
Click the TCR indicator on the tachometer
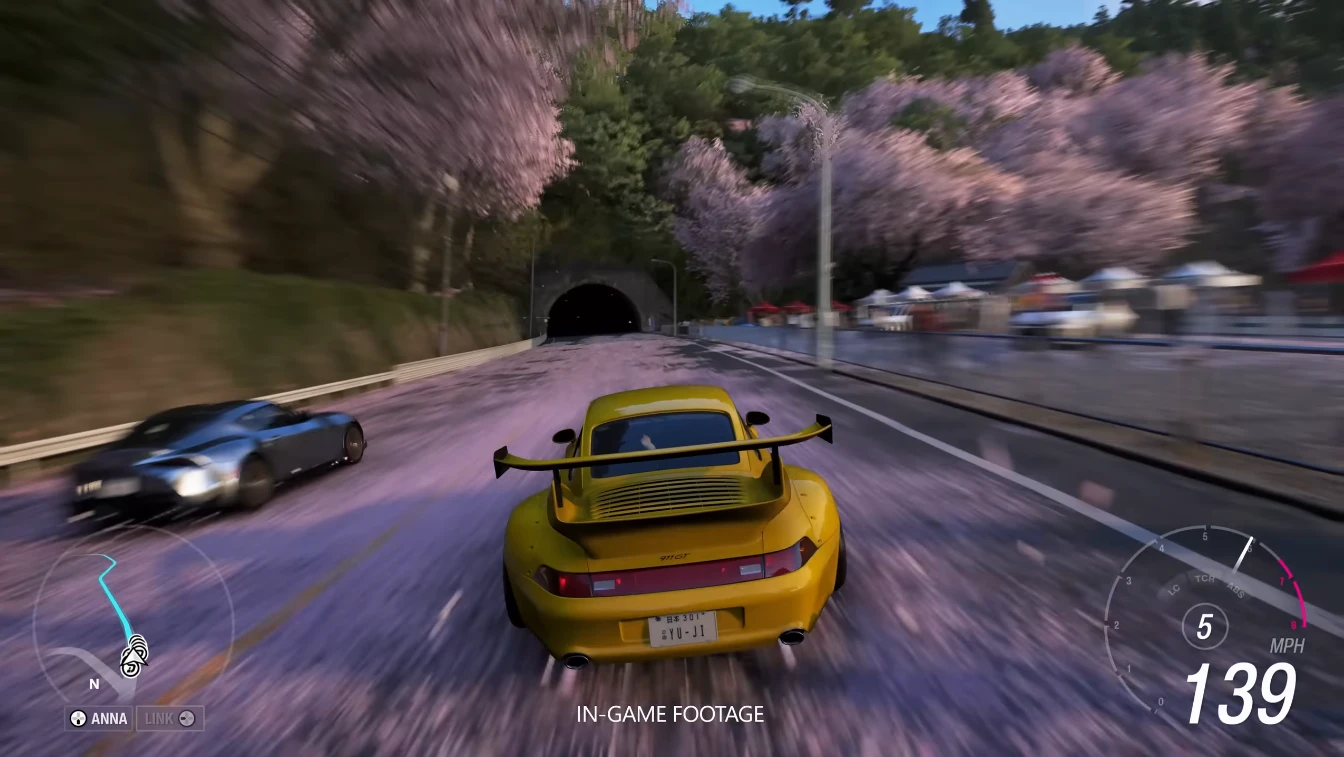[x=1204, y=577]
